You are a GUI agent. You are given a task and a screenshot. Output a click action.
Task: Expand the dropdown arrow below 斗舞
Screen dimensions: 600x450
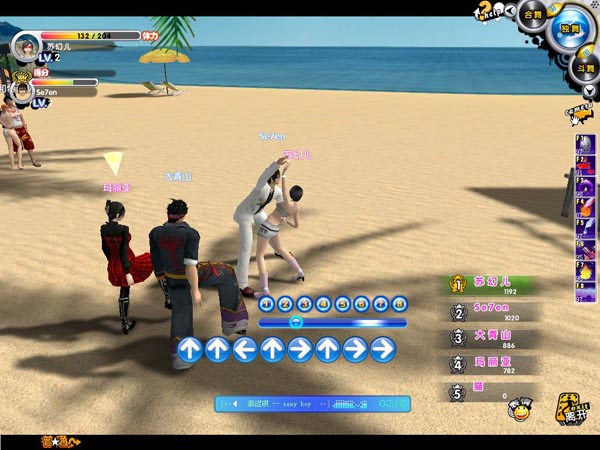[x=589, y=90]
